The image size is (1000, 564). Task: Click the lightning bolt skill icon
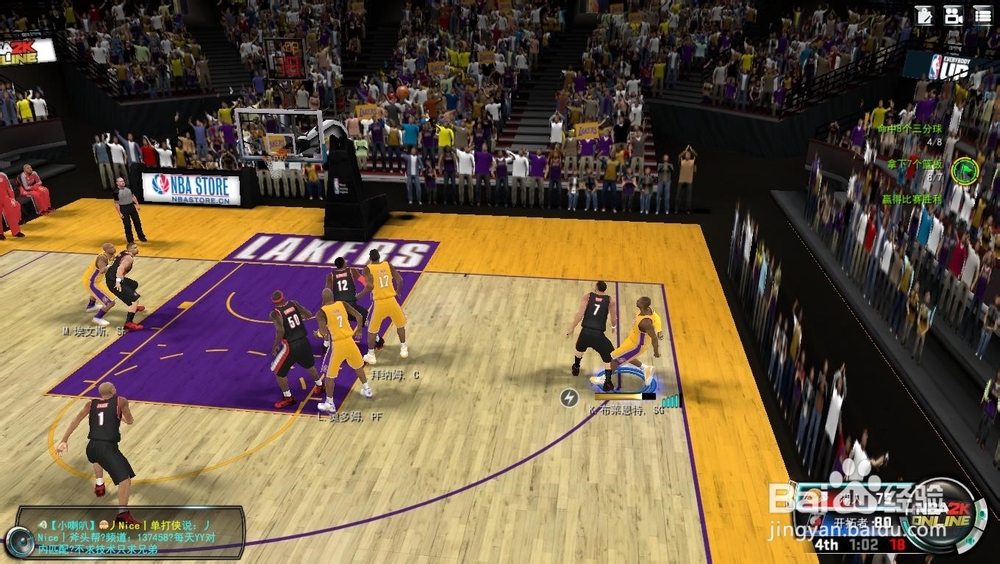(569, 397)
